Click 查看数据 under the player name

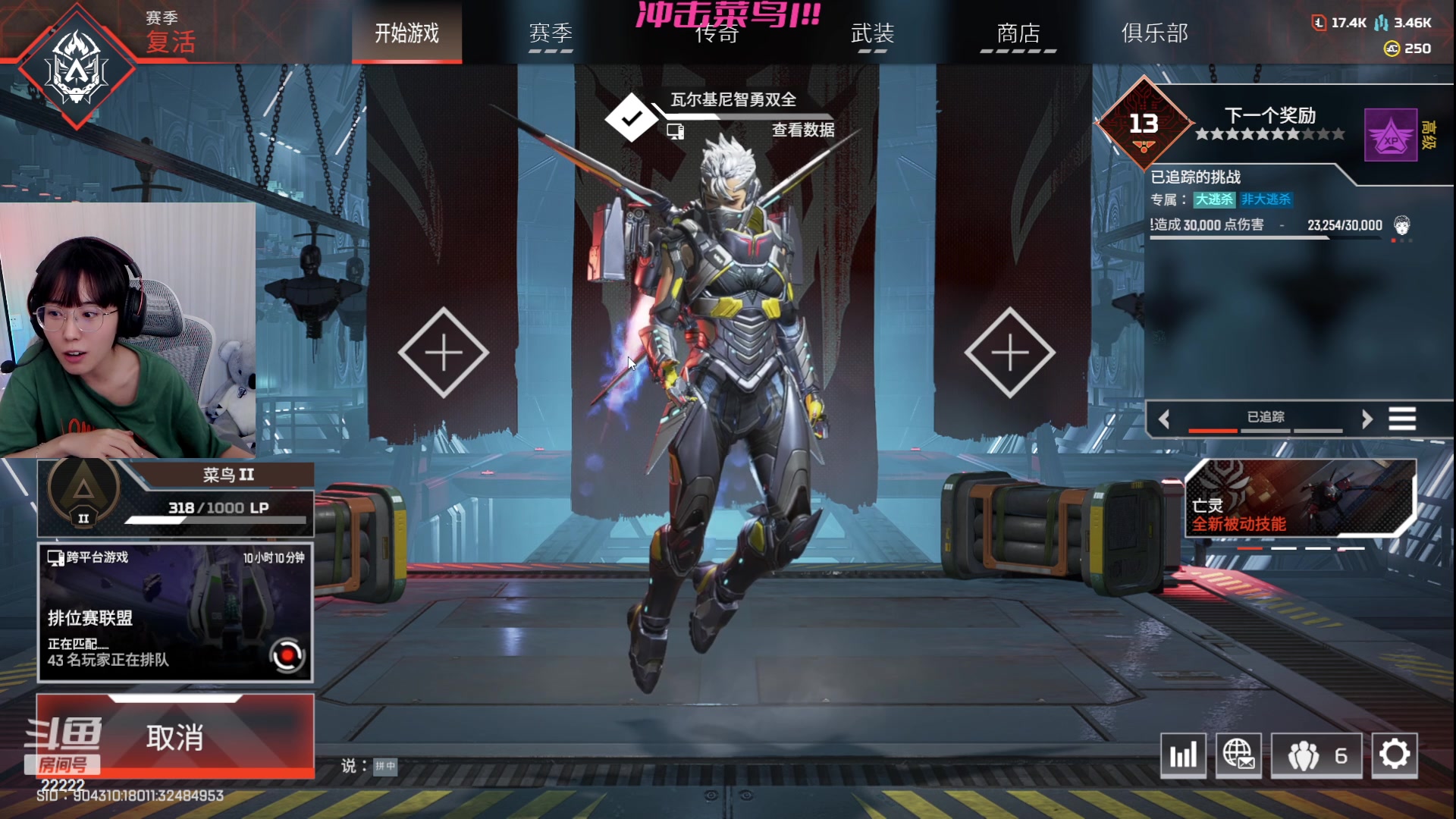802,130
